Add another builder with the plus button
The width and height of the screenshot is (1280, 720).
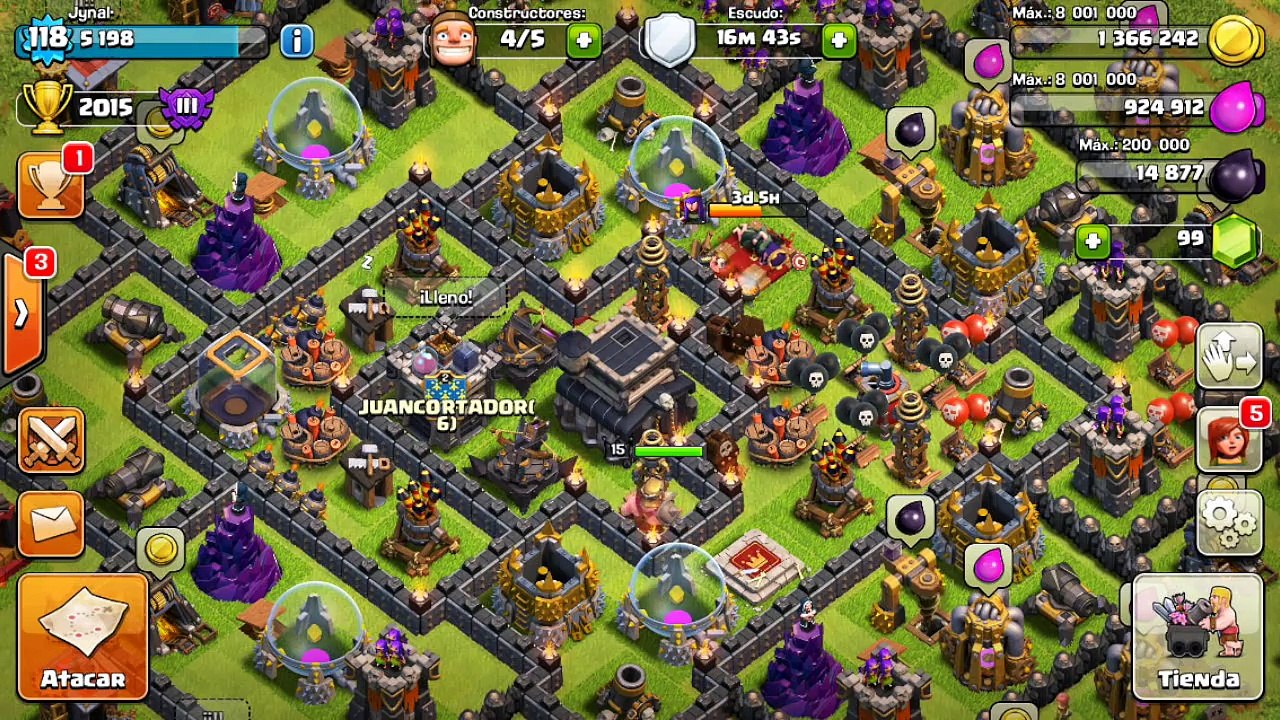tap(584, 40)
